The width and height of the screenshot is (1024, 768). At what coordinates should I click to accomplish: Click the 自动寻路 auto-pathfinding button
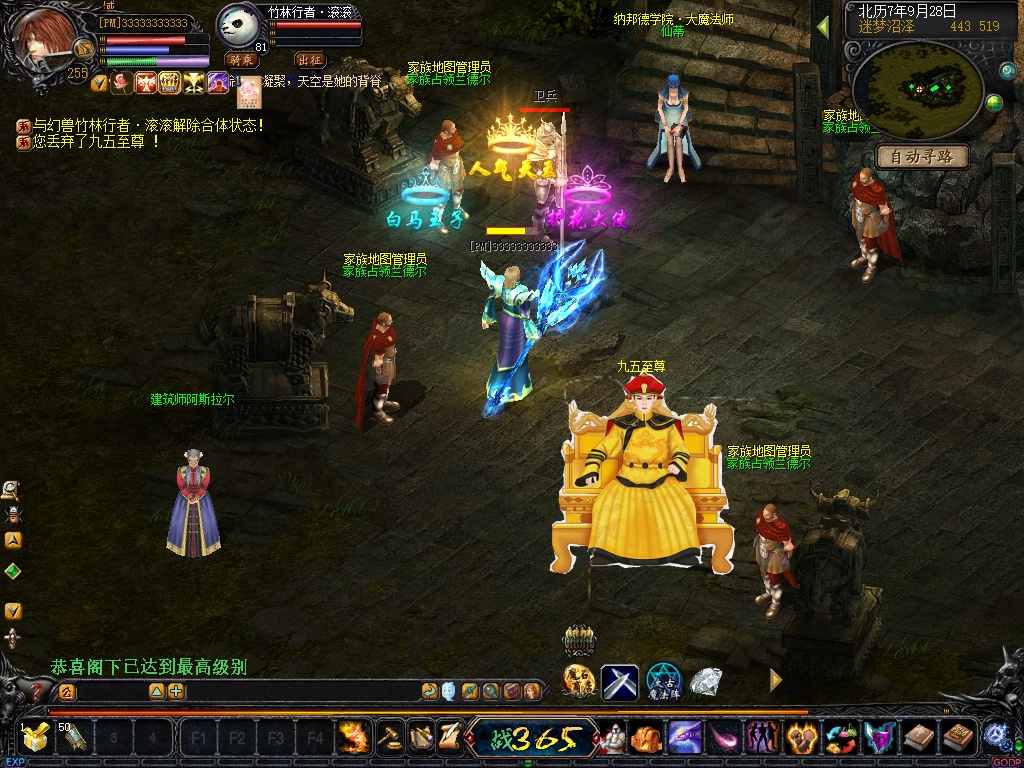tap(922, 157)
